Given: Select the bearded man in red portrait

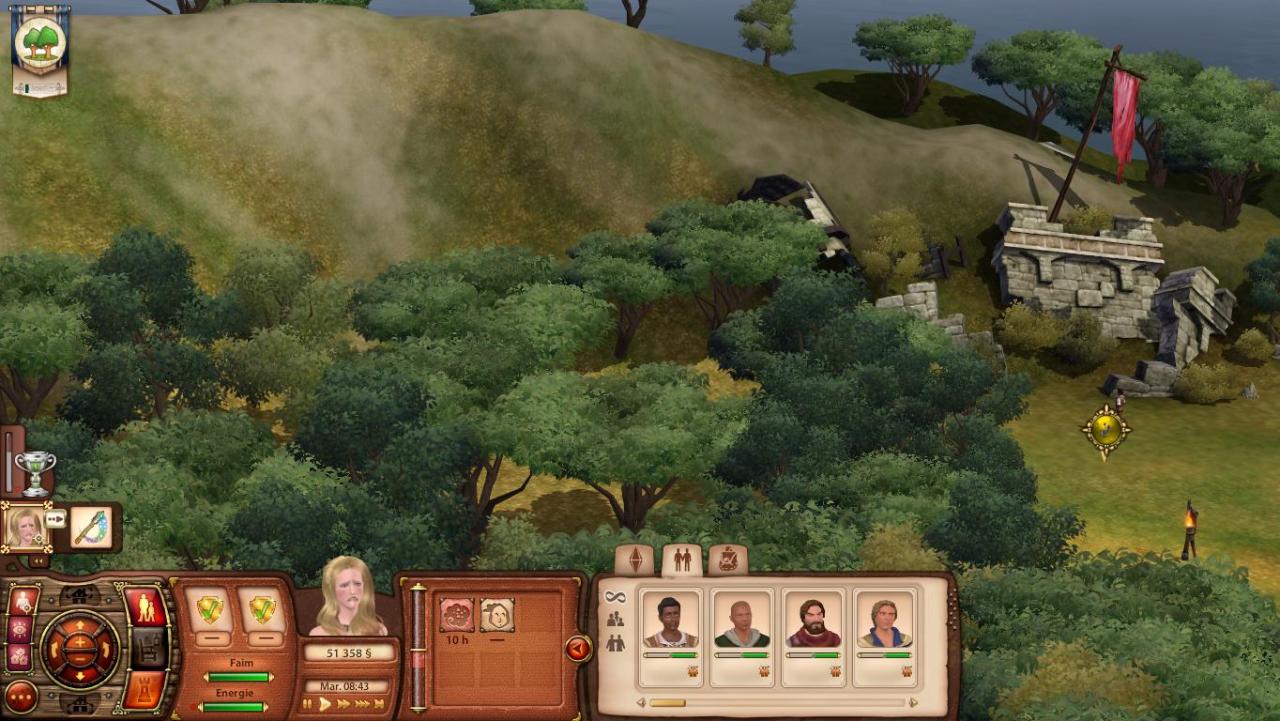Looking at the screenshot, I should (813, 624).
